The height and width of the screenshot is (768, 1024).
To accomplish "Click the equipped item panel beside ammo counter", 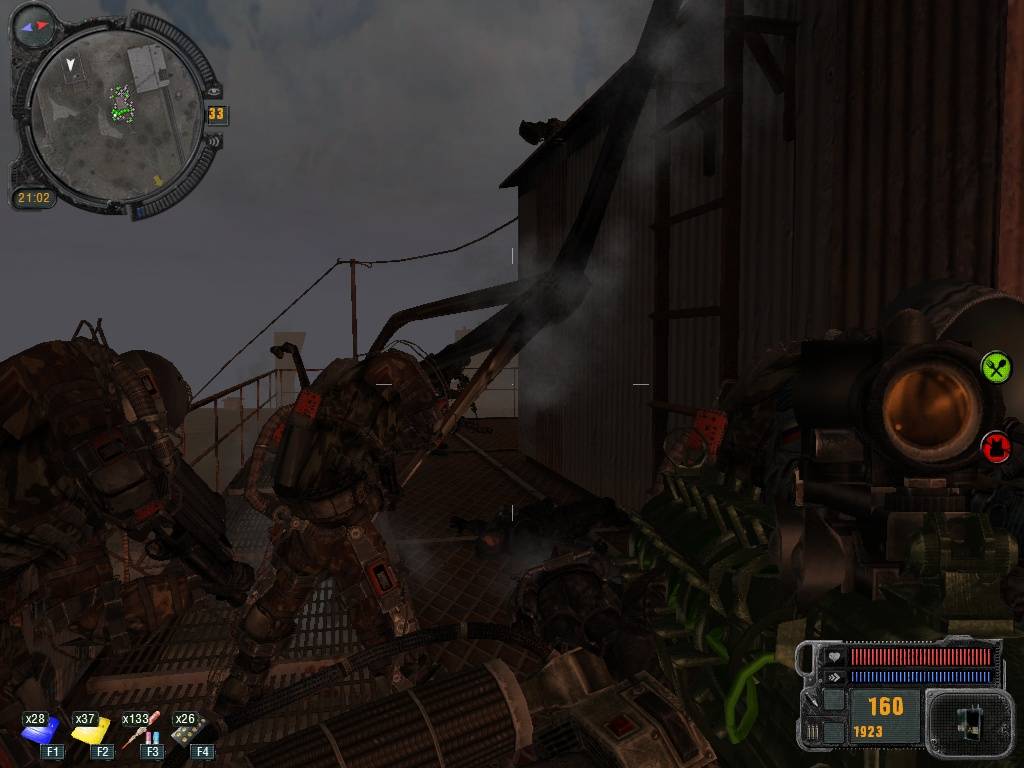I will (964, 718).
